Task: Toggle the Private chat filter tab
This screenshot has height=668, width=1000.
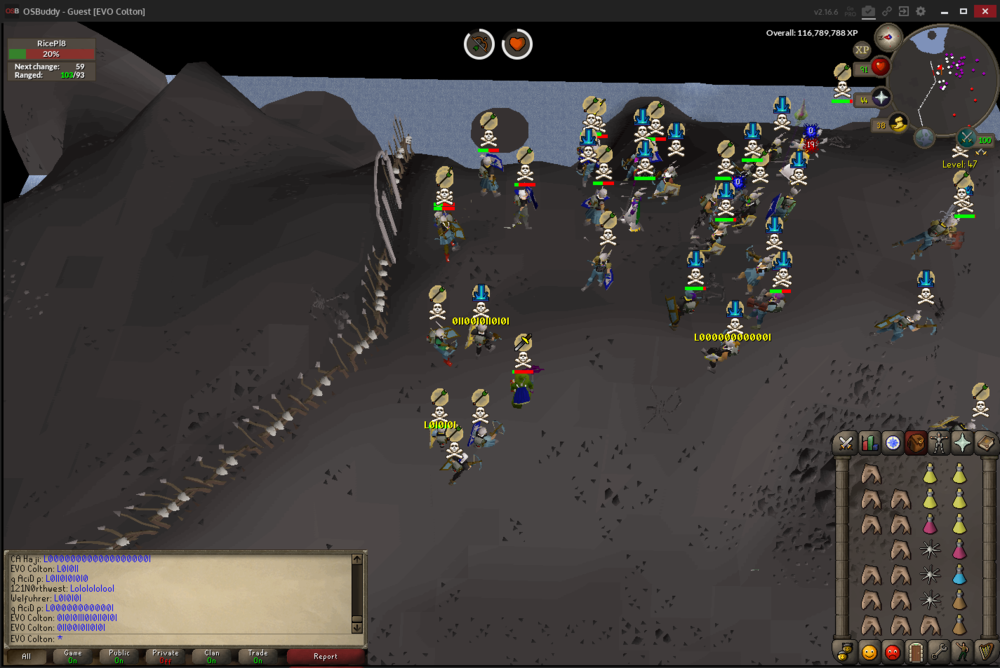Action: 165,657
